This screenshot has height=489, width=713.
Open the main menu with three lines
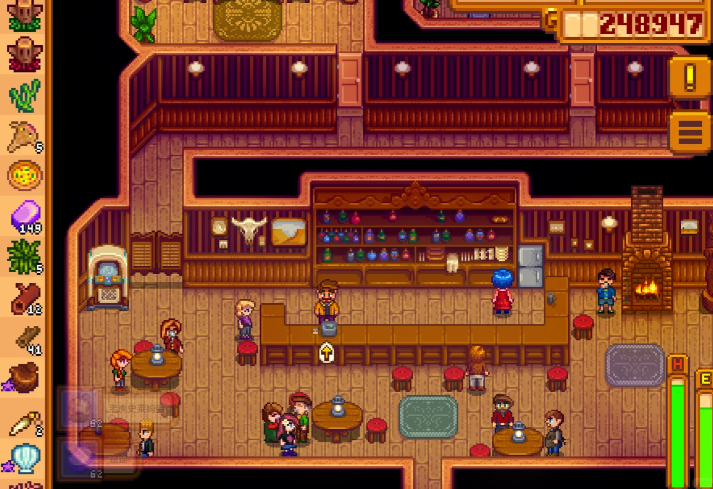690,129
